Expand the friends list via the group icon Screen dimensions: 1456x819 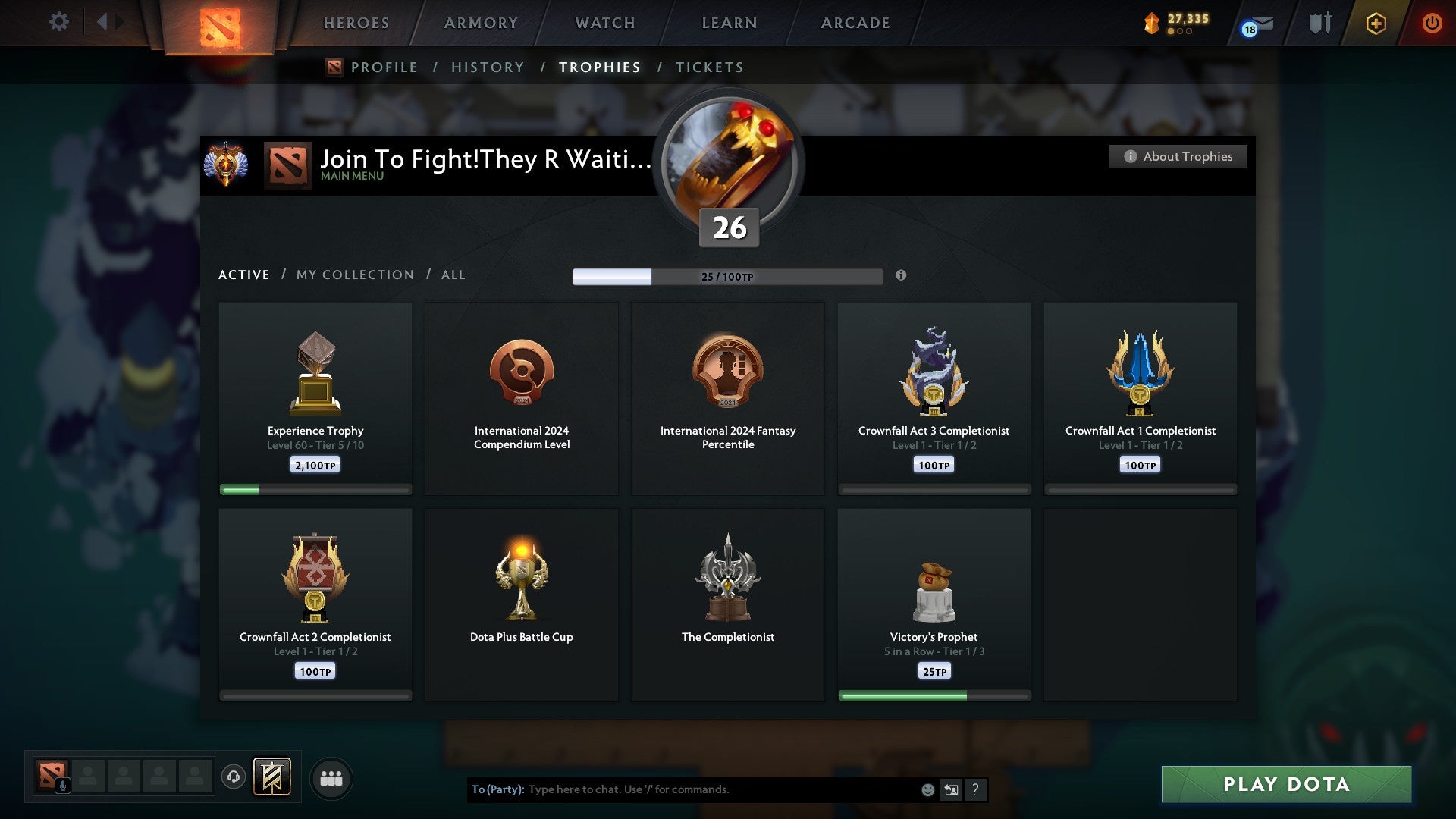pos(331,777)
